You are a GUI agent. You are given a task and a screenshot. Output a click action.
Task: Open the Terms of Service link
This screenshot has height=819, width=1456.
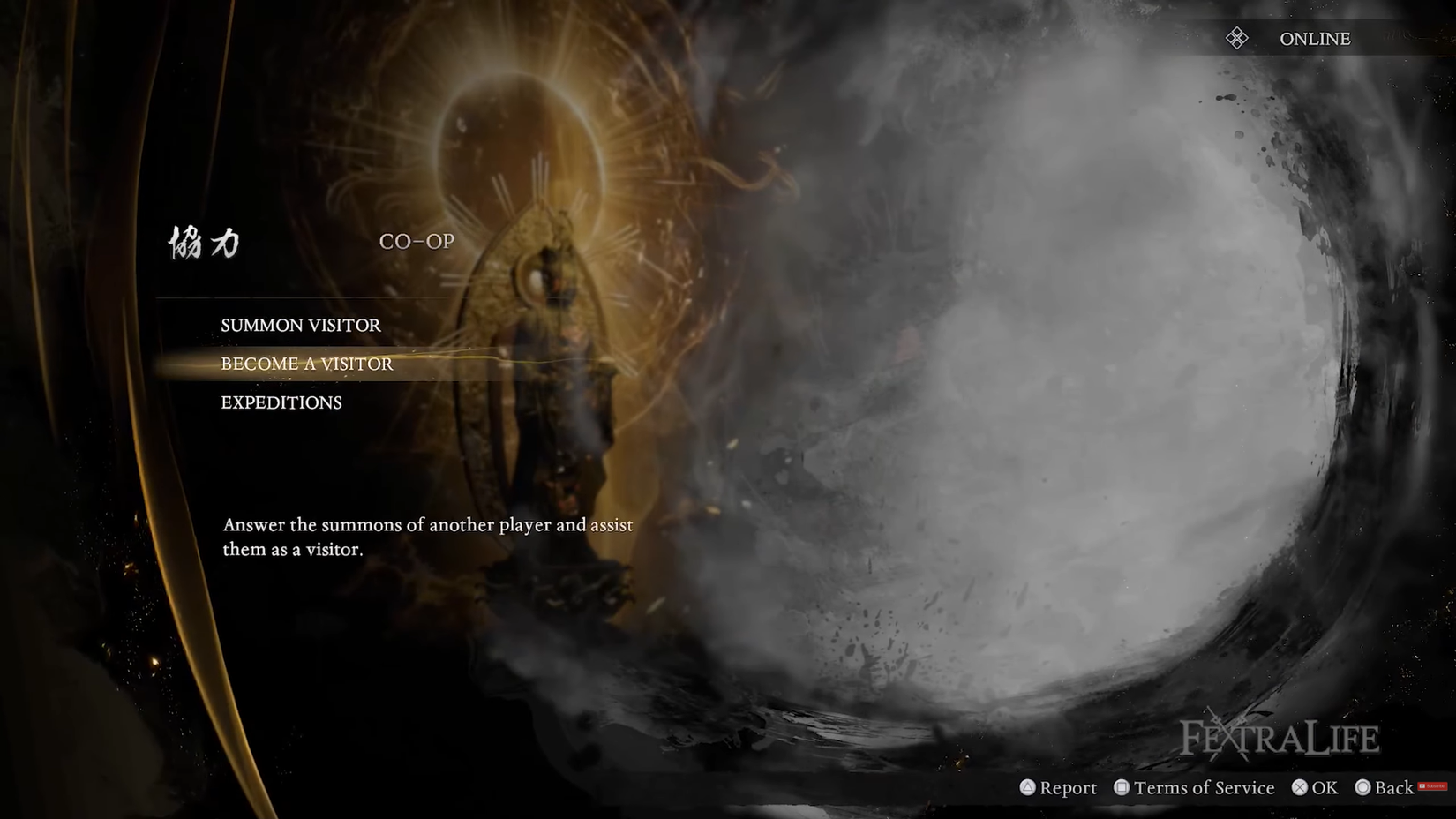pyautogui.click(x=1203, y=787)
